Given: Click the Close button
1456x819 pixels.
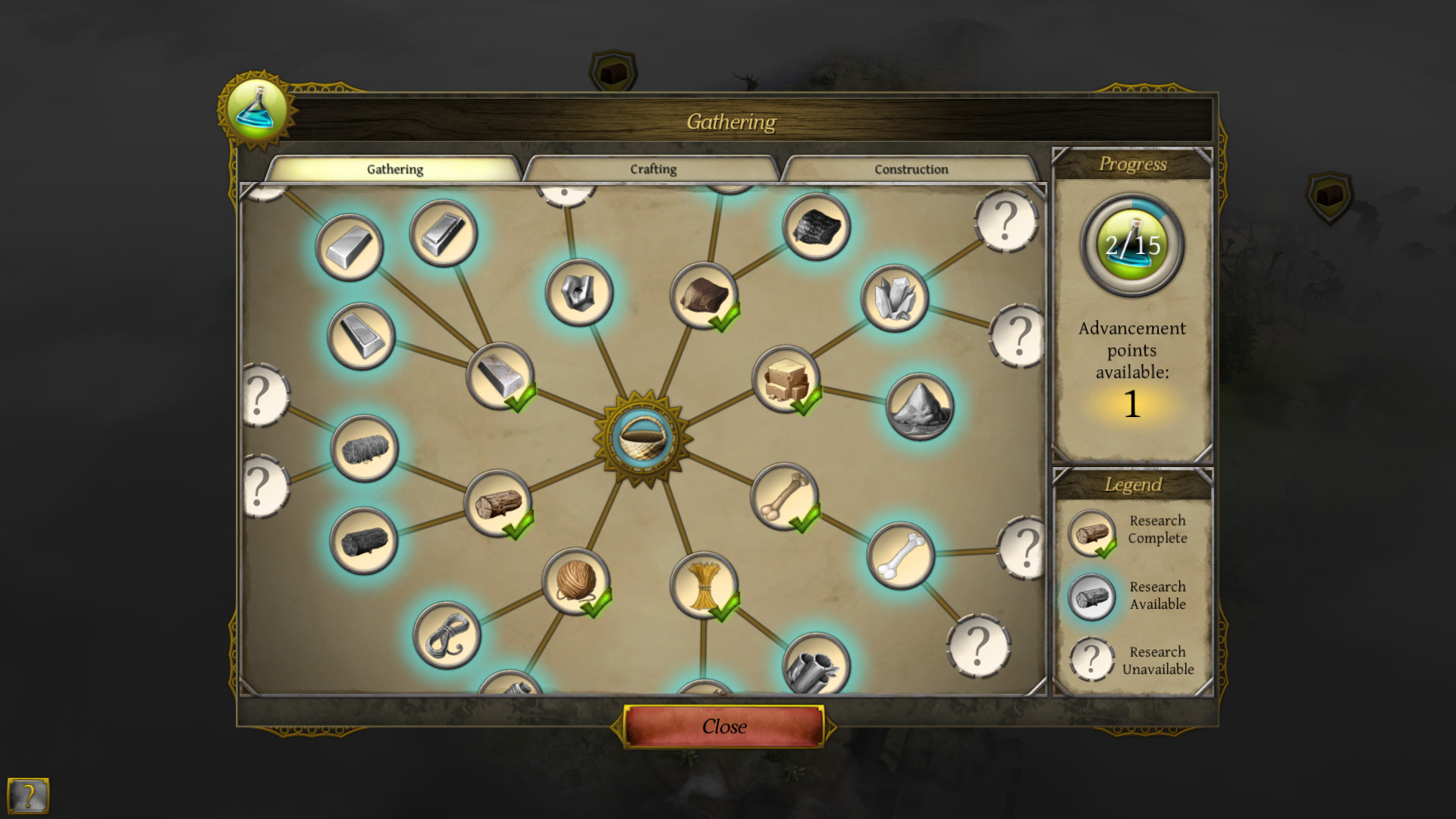Looking at the screenshot, I should [x=724, y=726].
